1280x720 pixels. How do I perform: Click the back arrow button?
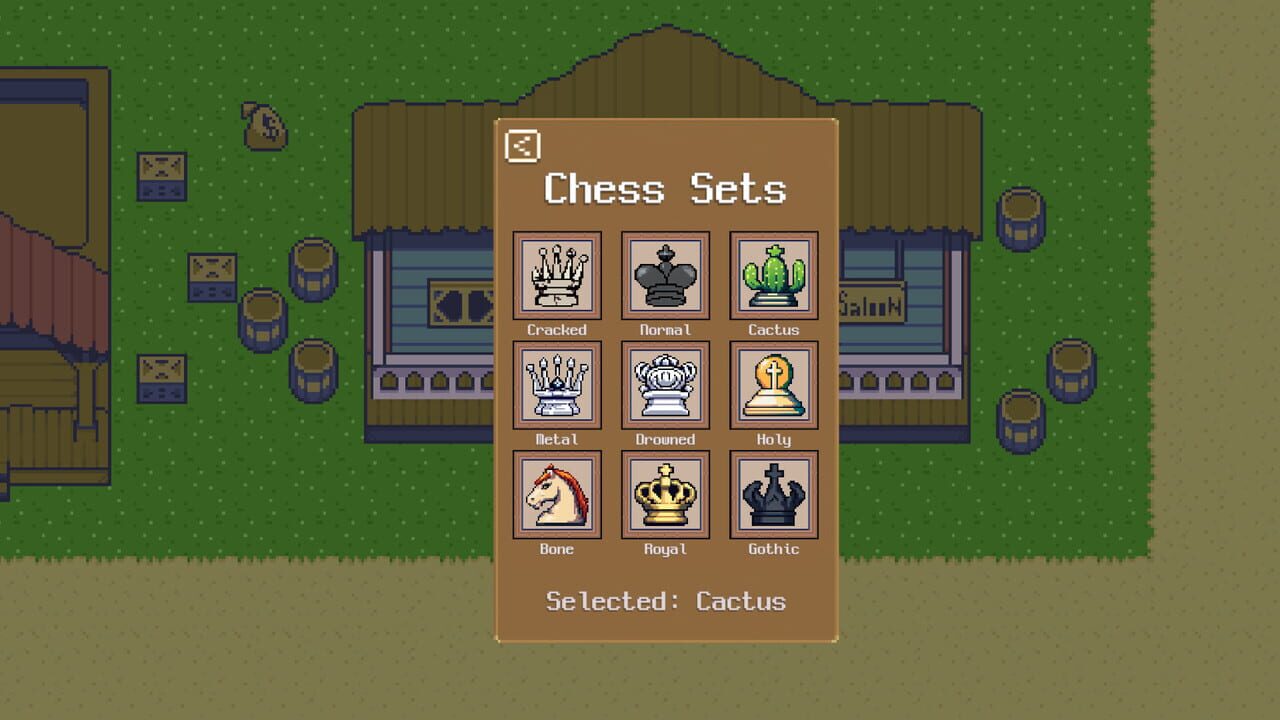point(523,146)
